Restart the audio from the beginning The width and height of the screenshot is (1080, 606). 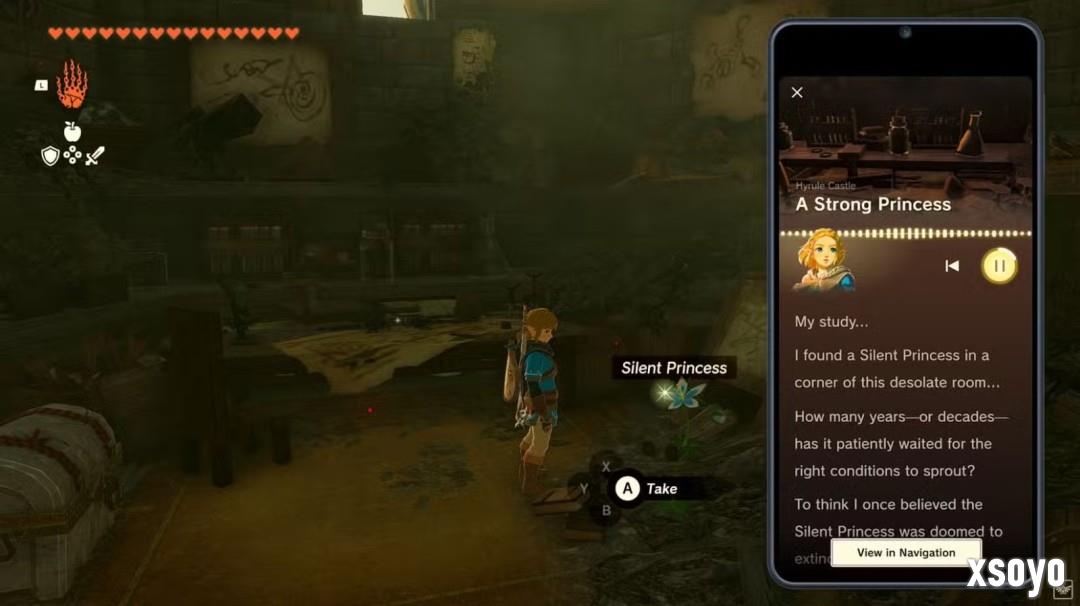pyautogui.click(x=952, y=266)
